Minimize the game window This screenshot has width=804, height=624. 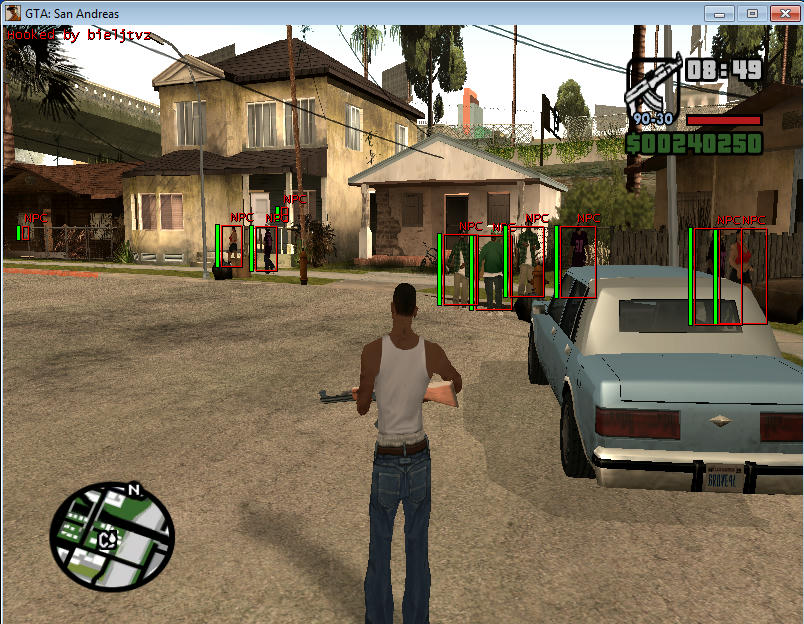click(x=722, y=13)
